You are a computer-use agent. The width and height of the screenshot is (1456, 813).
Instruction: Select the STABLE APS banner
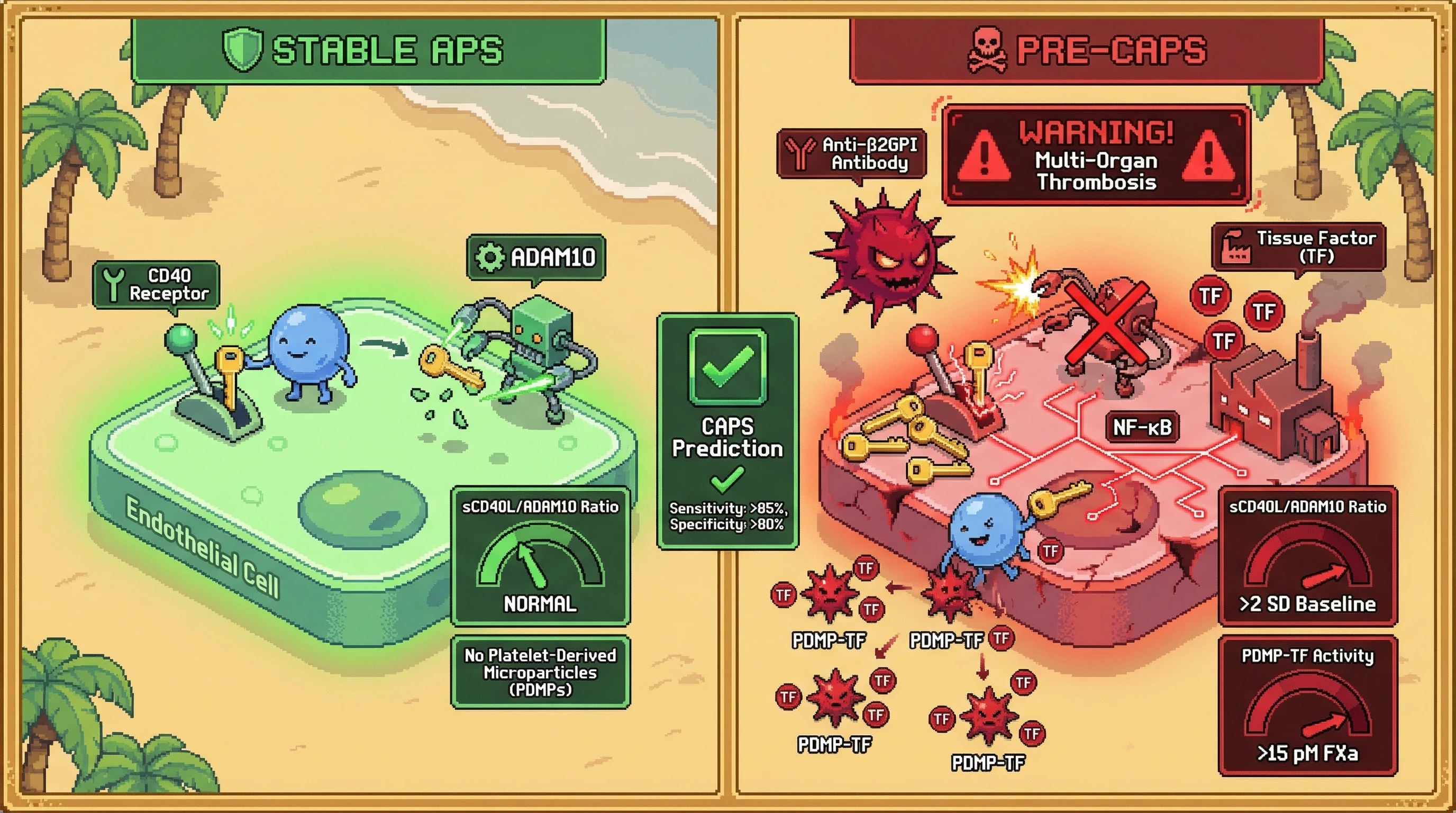tap(369, 50)
